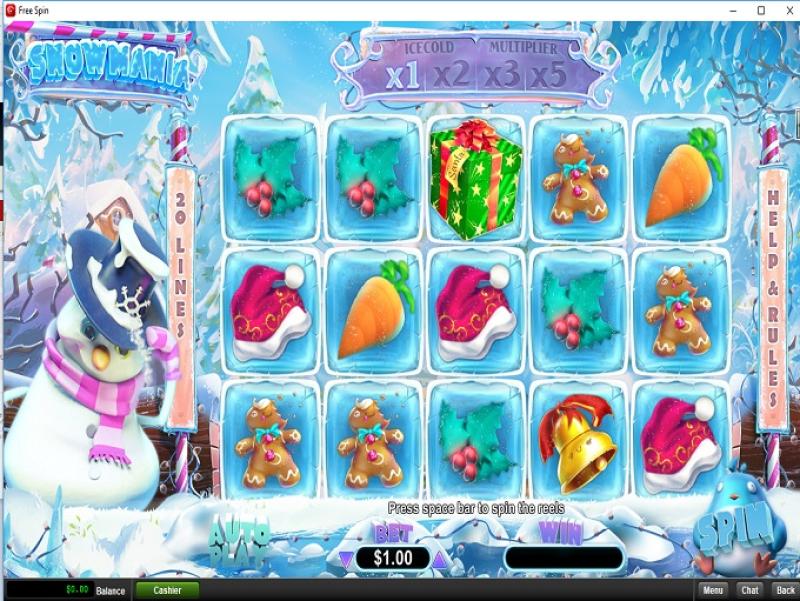Decrease the bet with the down arrow
This screenshot has height=601, width=800.
[346, 558]
